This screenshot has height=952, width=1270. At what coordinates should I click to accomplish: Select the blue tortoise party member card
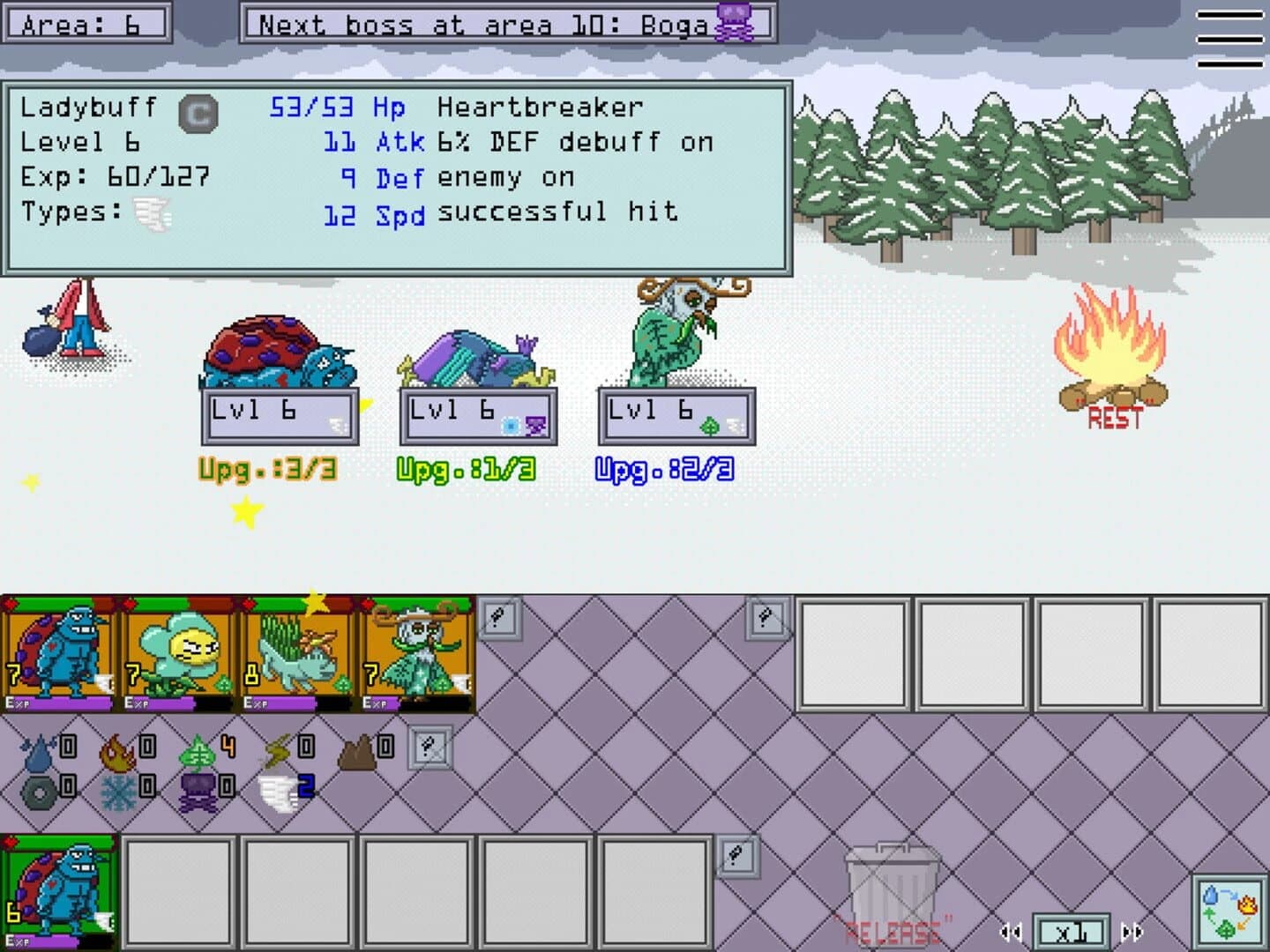(58, 652)
